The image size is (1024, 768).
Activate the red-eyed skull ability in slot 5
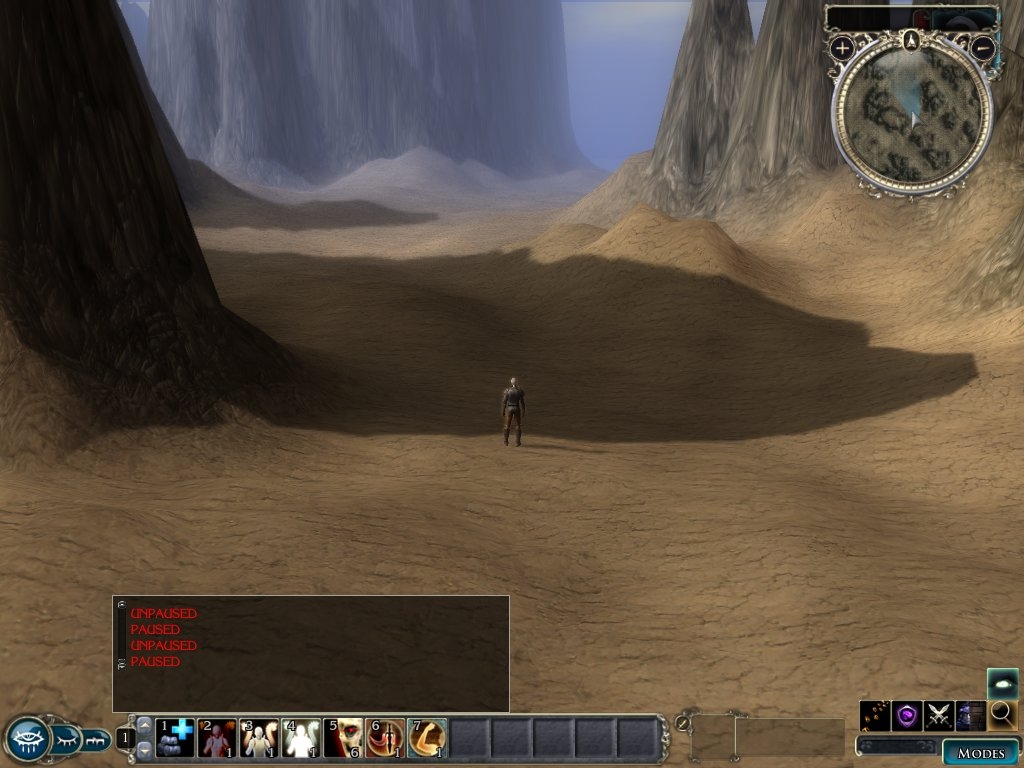coord(343,738)
